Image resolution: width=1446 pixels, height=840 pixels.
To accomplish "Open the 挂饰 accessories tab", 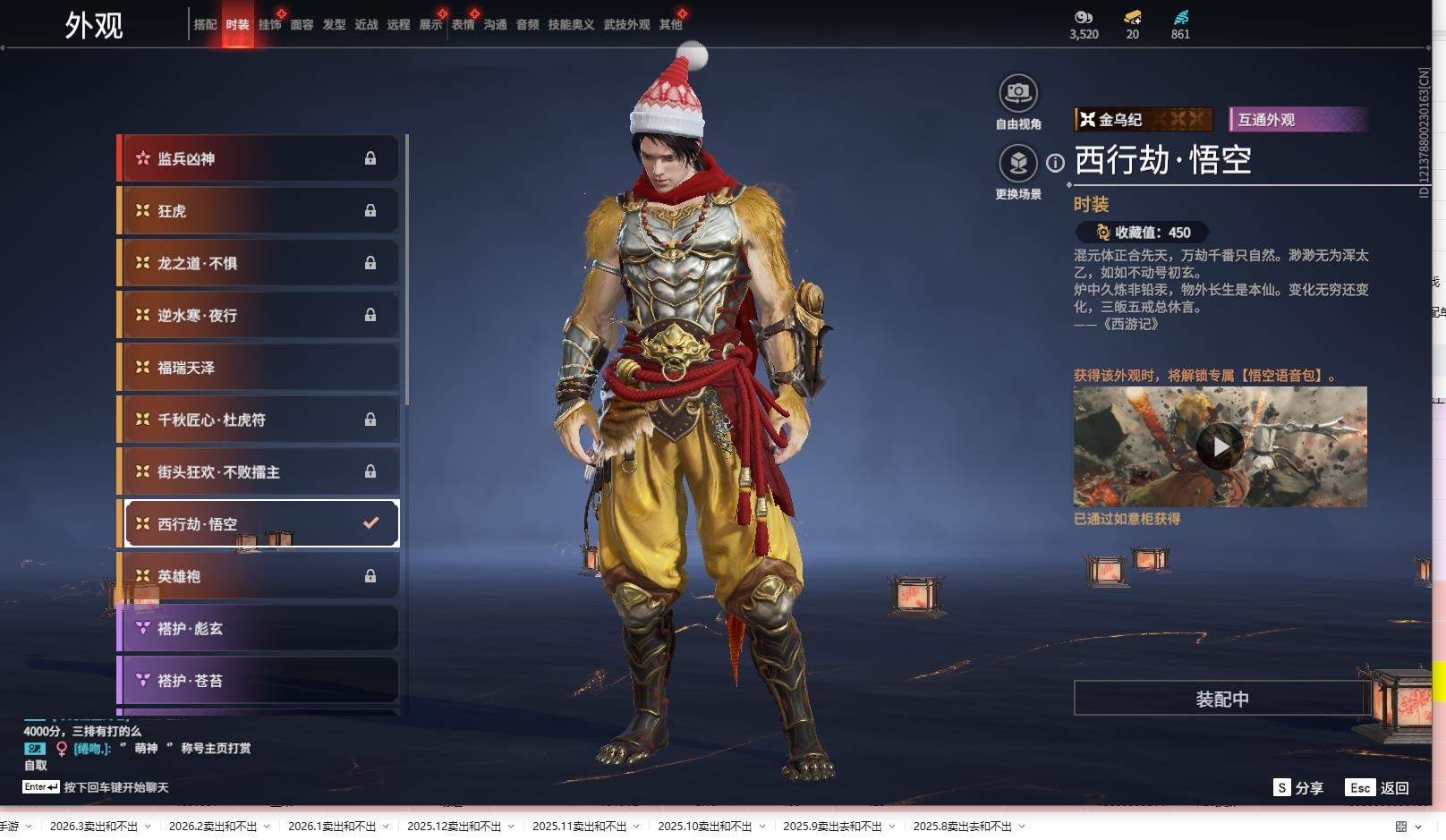I will [269, 25].
